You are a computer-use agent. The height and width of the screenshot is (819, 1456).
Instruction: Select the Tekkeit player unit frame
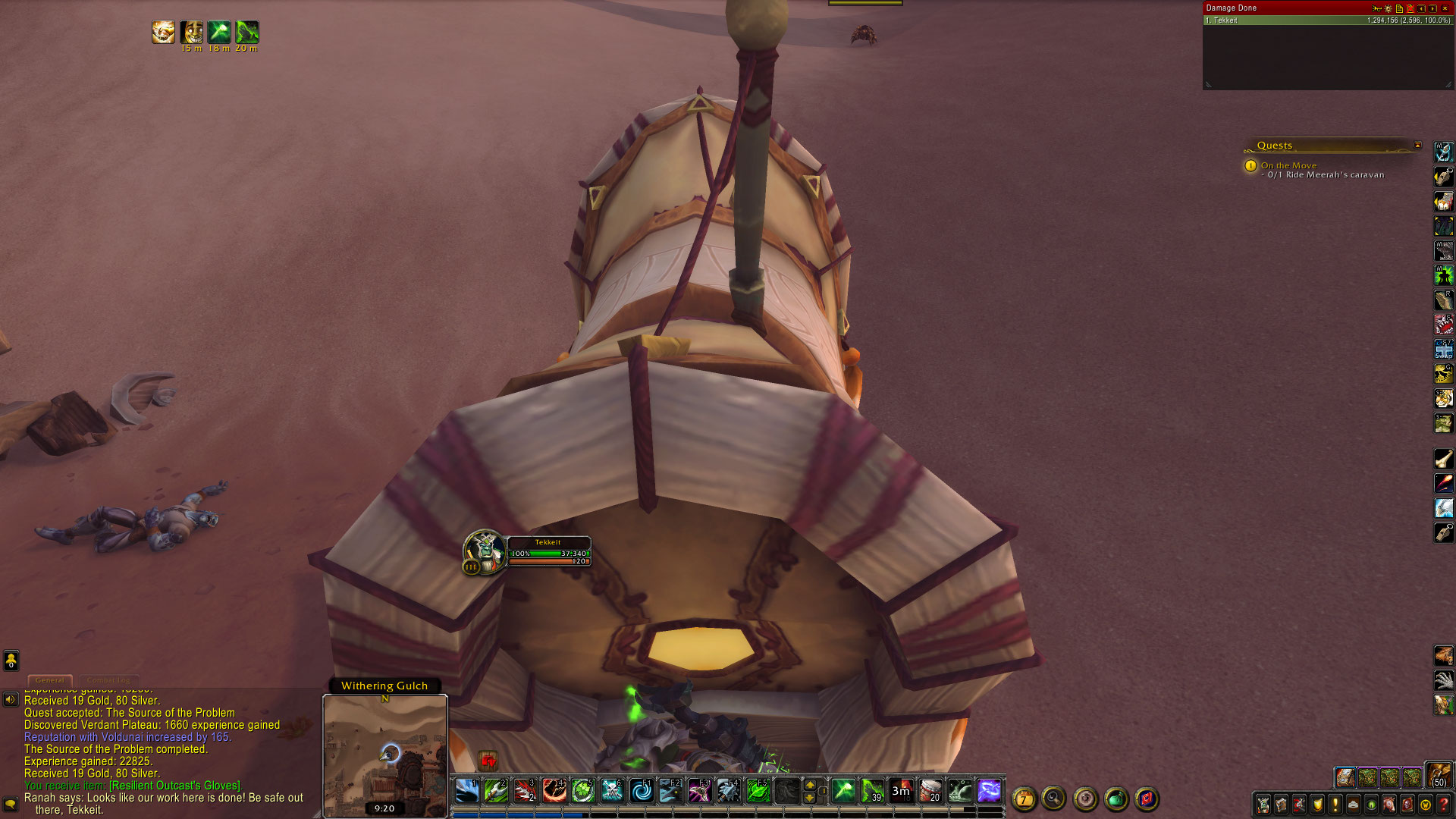coord(548,551)
